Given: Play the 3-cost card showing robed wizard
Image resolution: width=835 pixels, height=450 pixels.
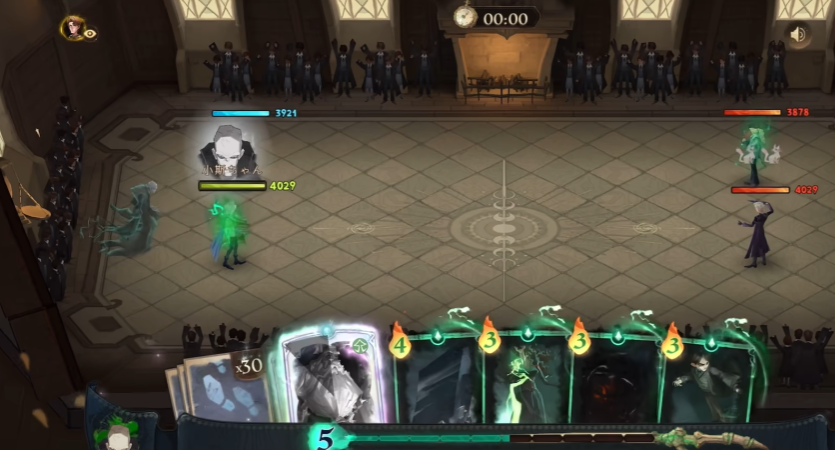Looking at the screenshot, I should point(706,382).
